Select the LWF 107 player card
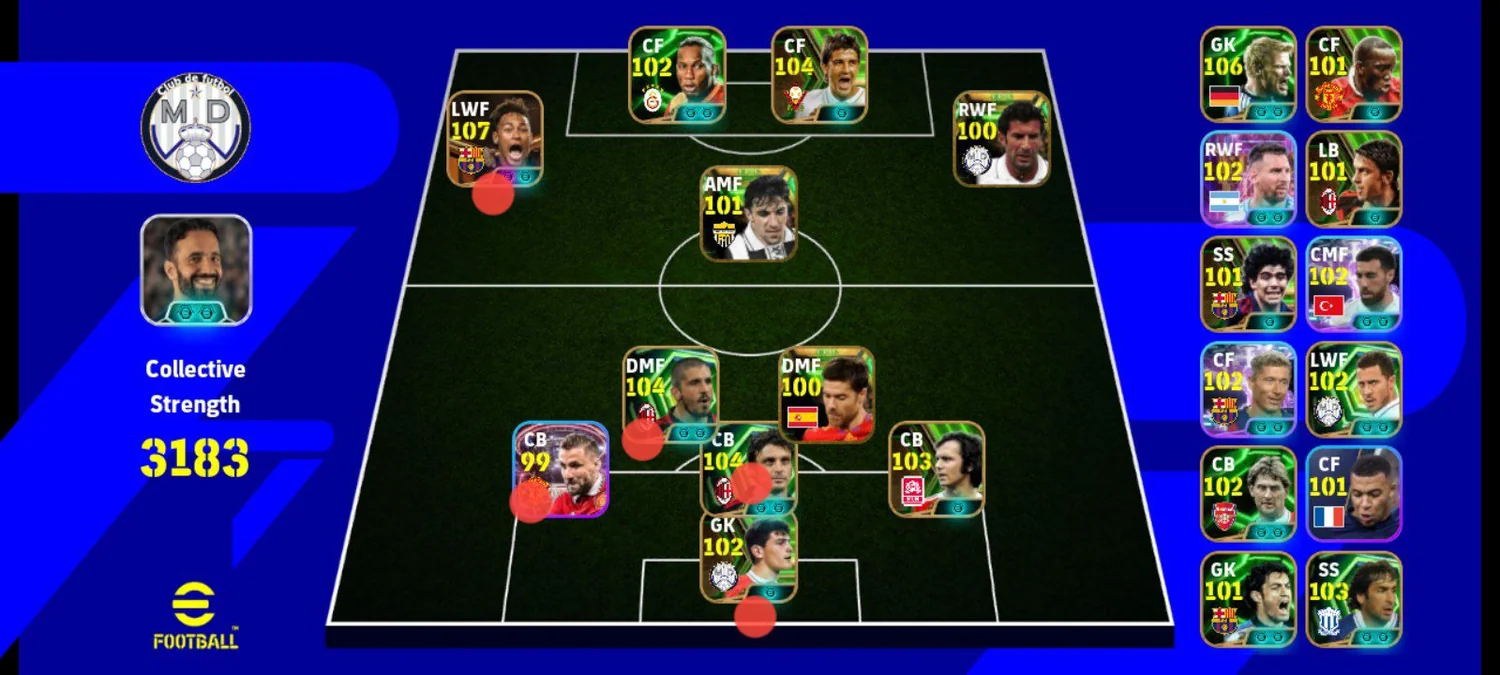The image size is (1500, 675). (494, 138)
